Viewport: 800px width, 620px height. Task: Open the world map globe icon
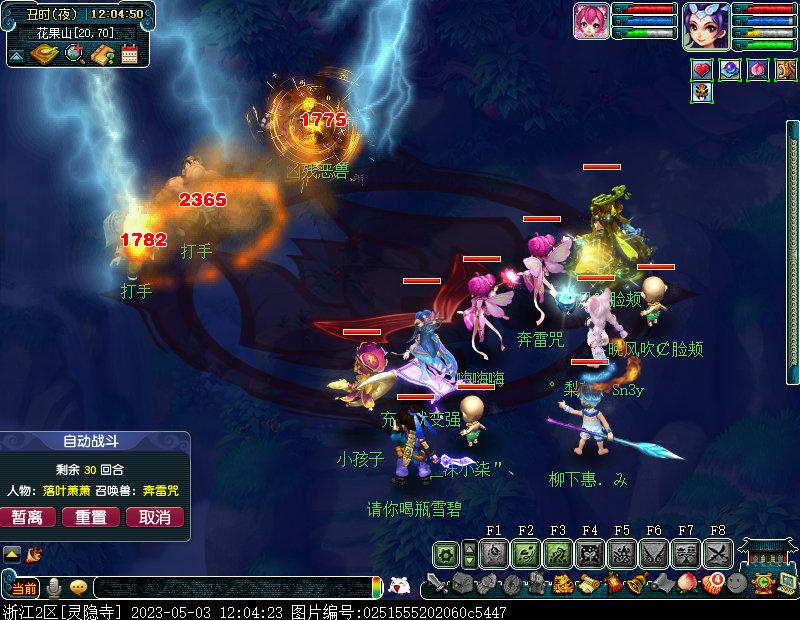(x=73, y=54)
